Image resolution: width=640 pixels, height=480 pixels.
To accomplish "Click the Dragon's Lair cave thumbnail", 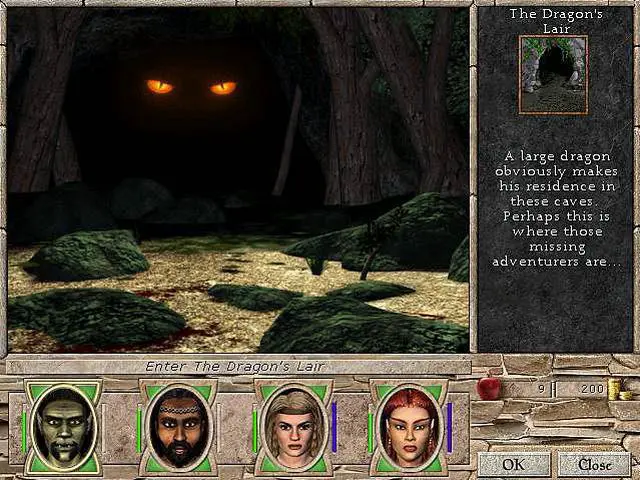I will tap(553, 74).
